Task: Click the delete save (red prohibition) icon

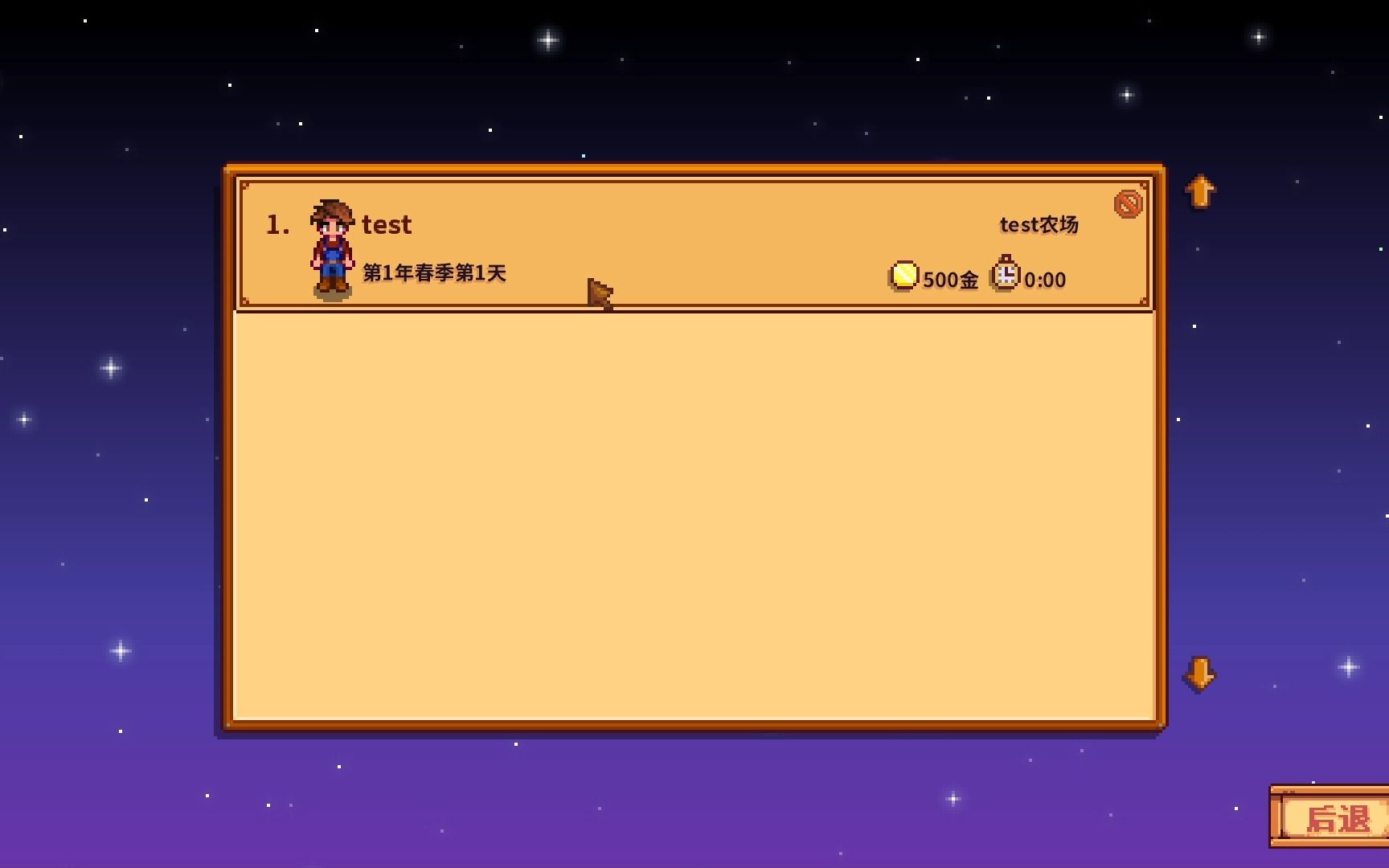Action: coord(1127,203)
